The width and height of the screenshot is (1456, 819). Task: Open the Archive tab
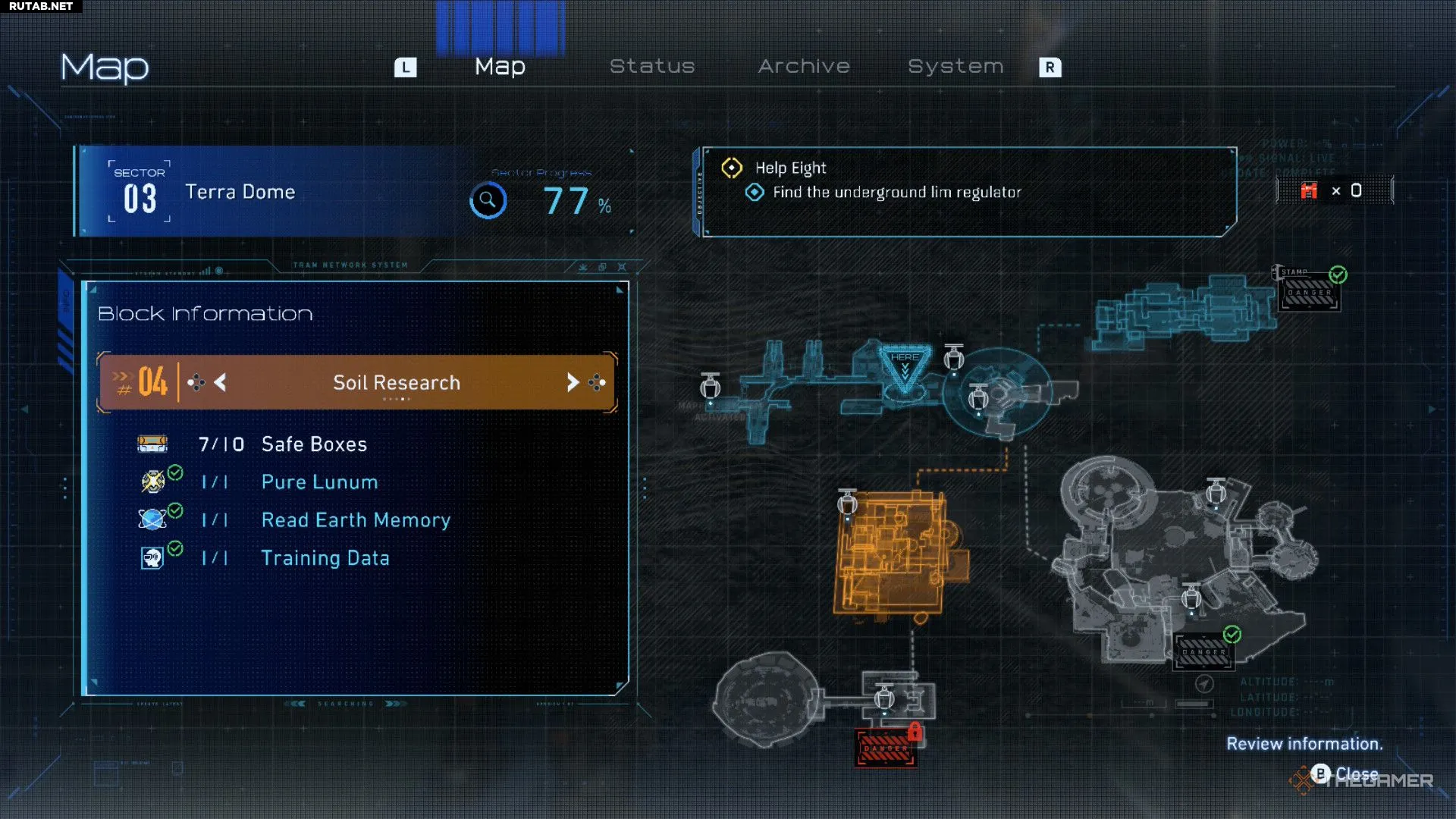(804, 67)
